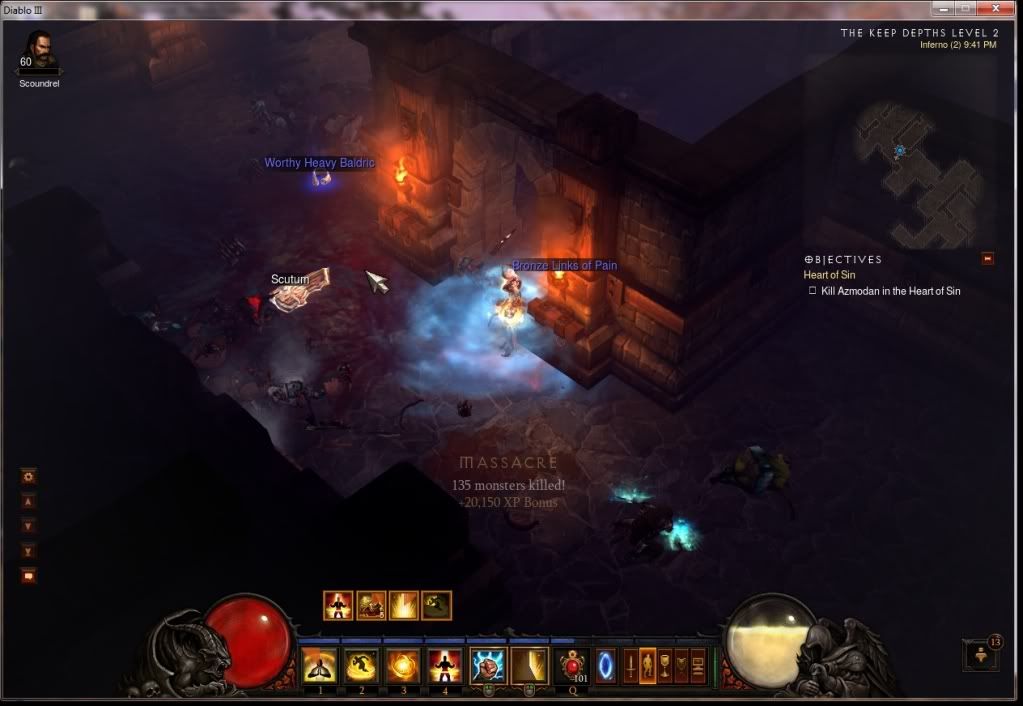This screenshot has height=706, width=1023.
Task: Open chat settings with the gear icon
Action: pyautogui.click(x=29, y=476)
